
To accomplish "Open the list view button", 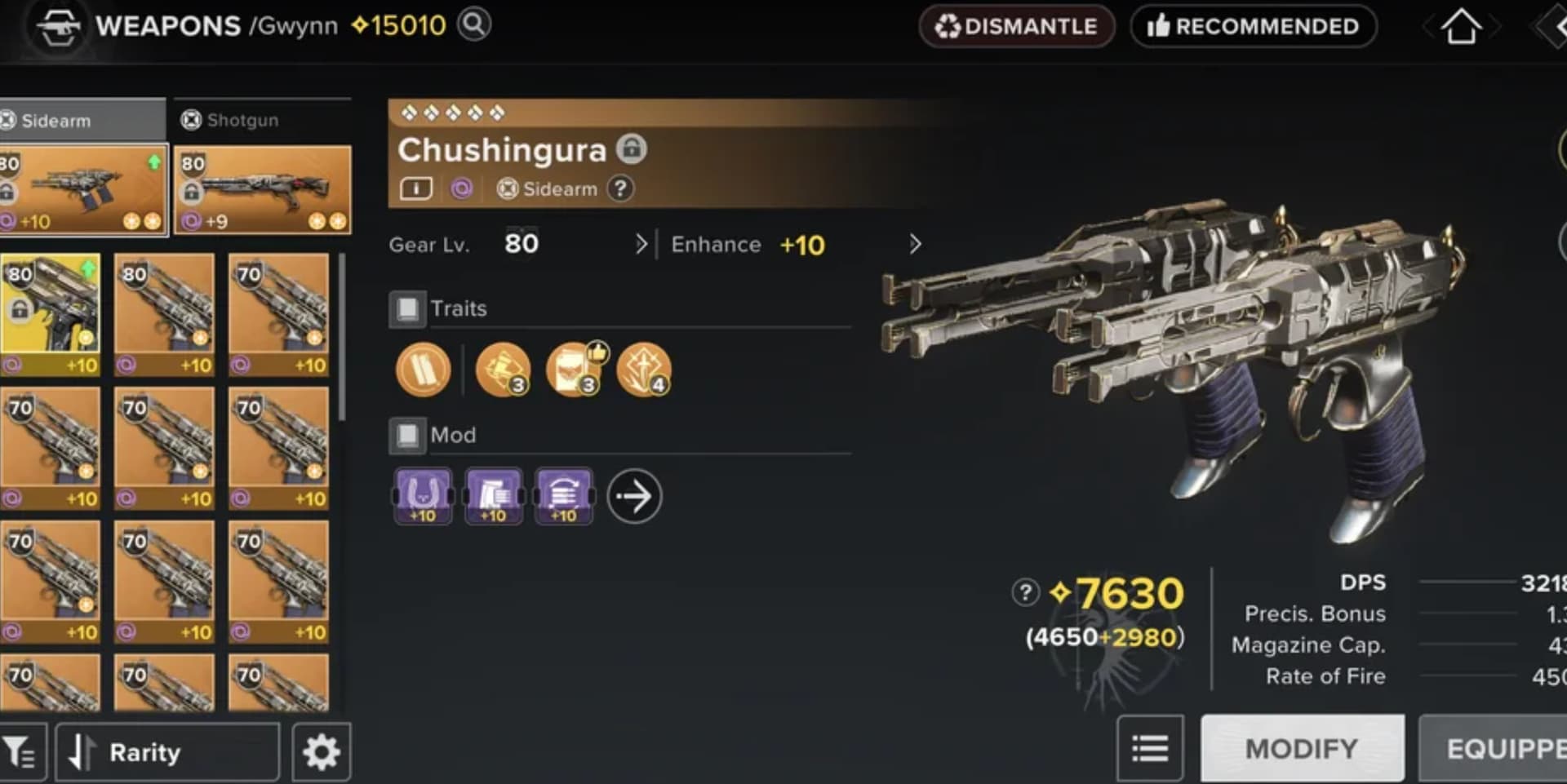I will [x=1150, y=748].
